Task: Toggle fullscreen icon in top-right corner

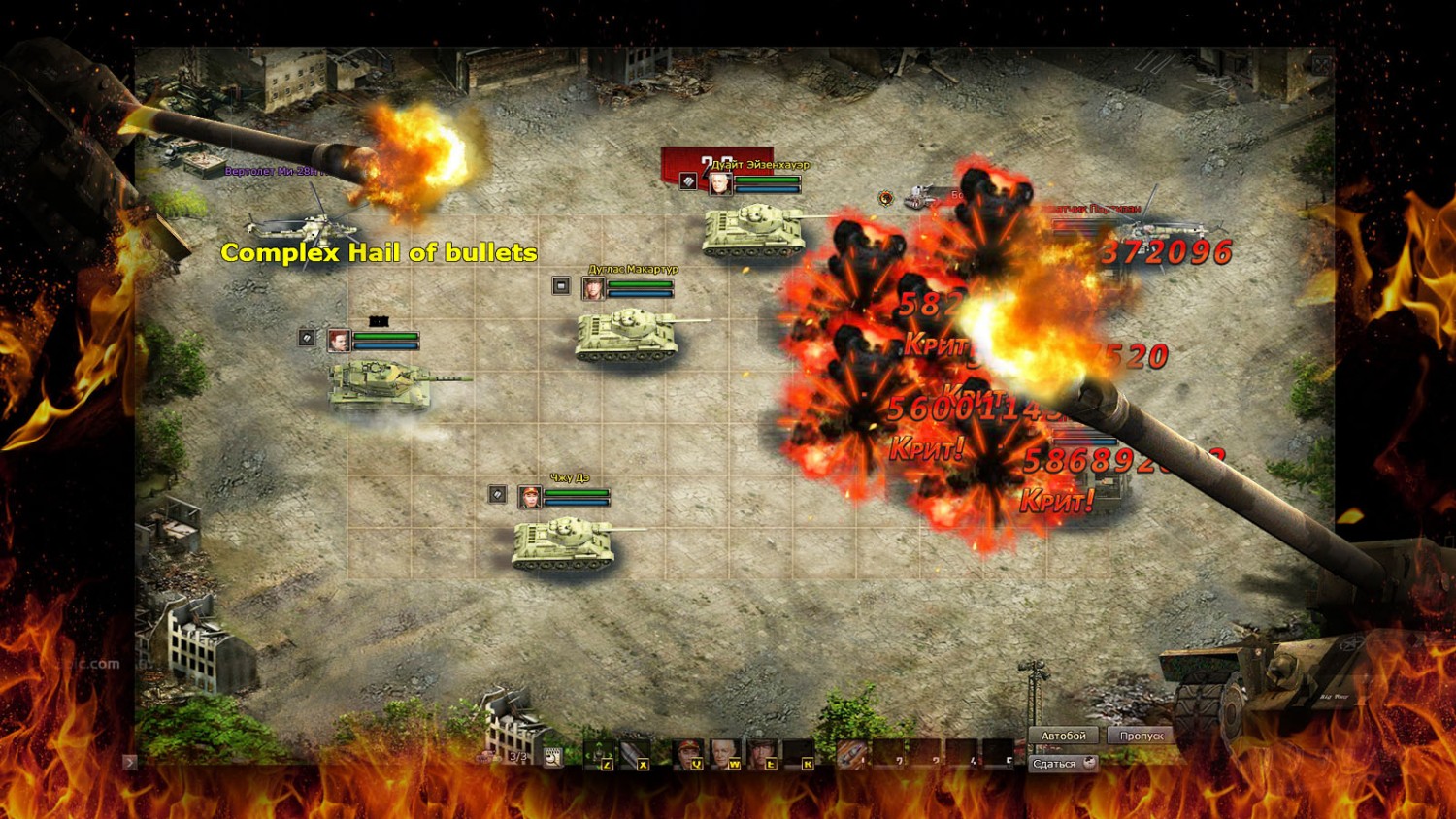Action: [x=1321, y=65]
